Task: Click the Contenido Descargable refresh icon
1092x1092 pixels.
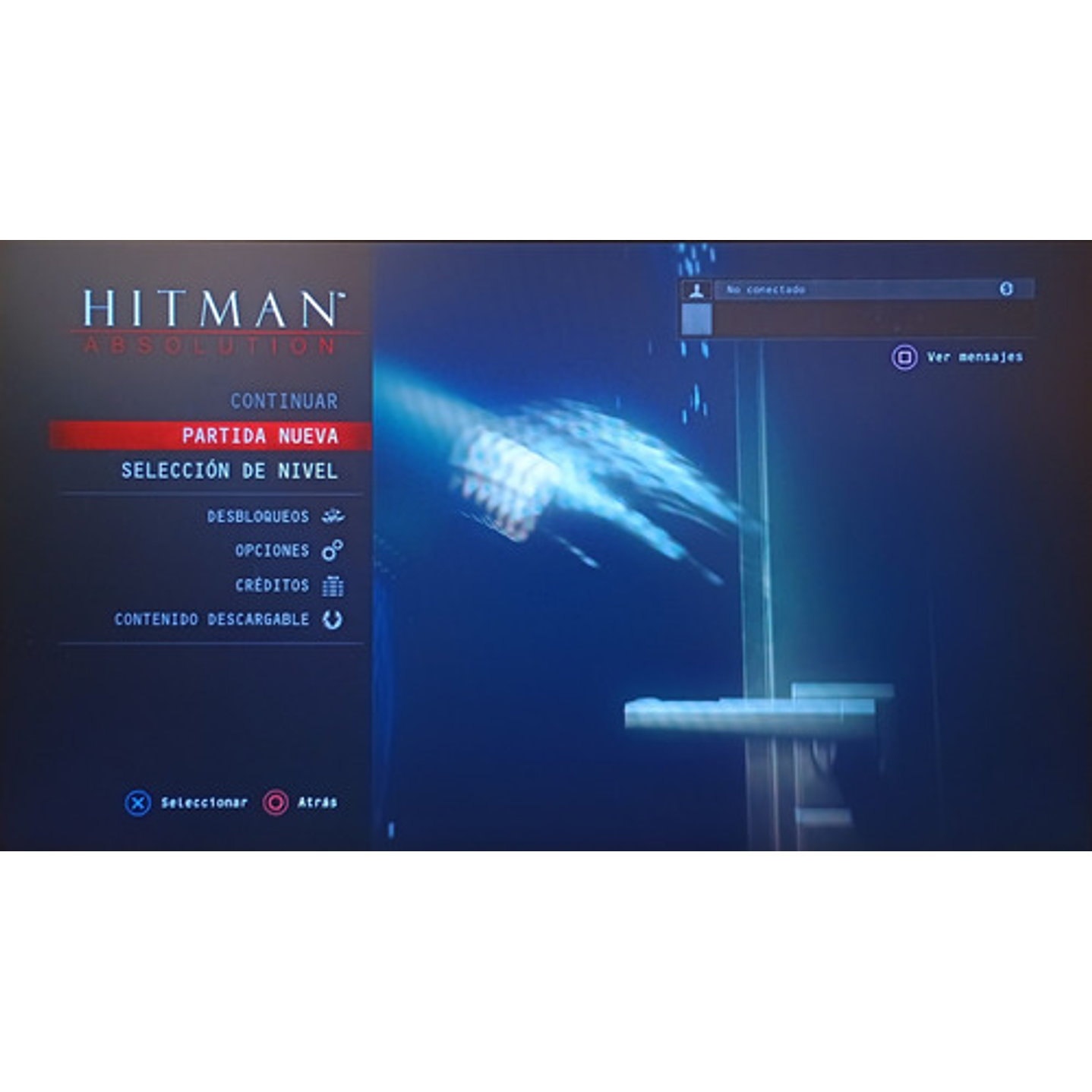Action: coord(332,619)
